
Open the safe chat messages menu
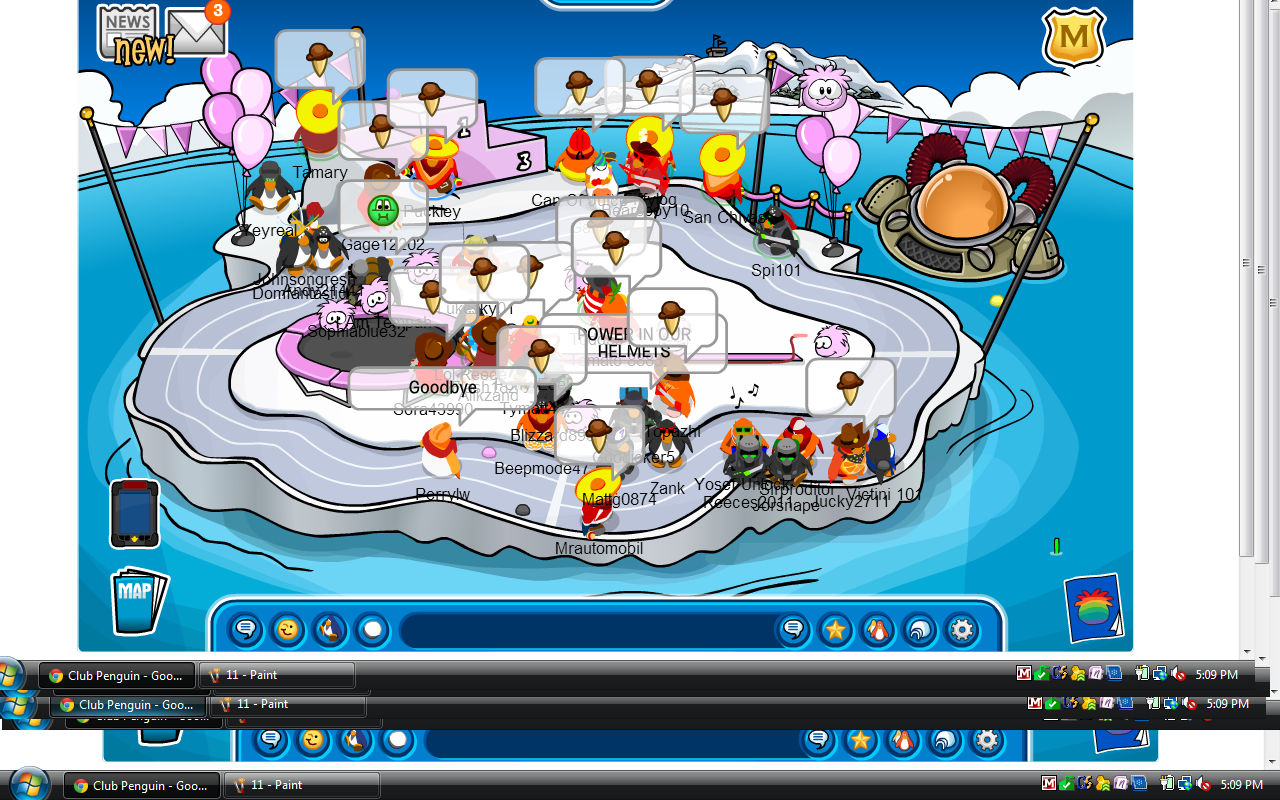click(245, 630)
